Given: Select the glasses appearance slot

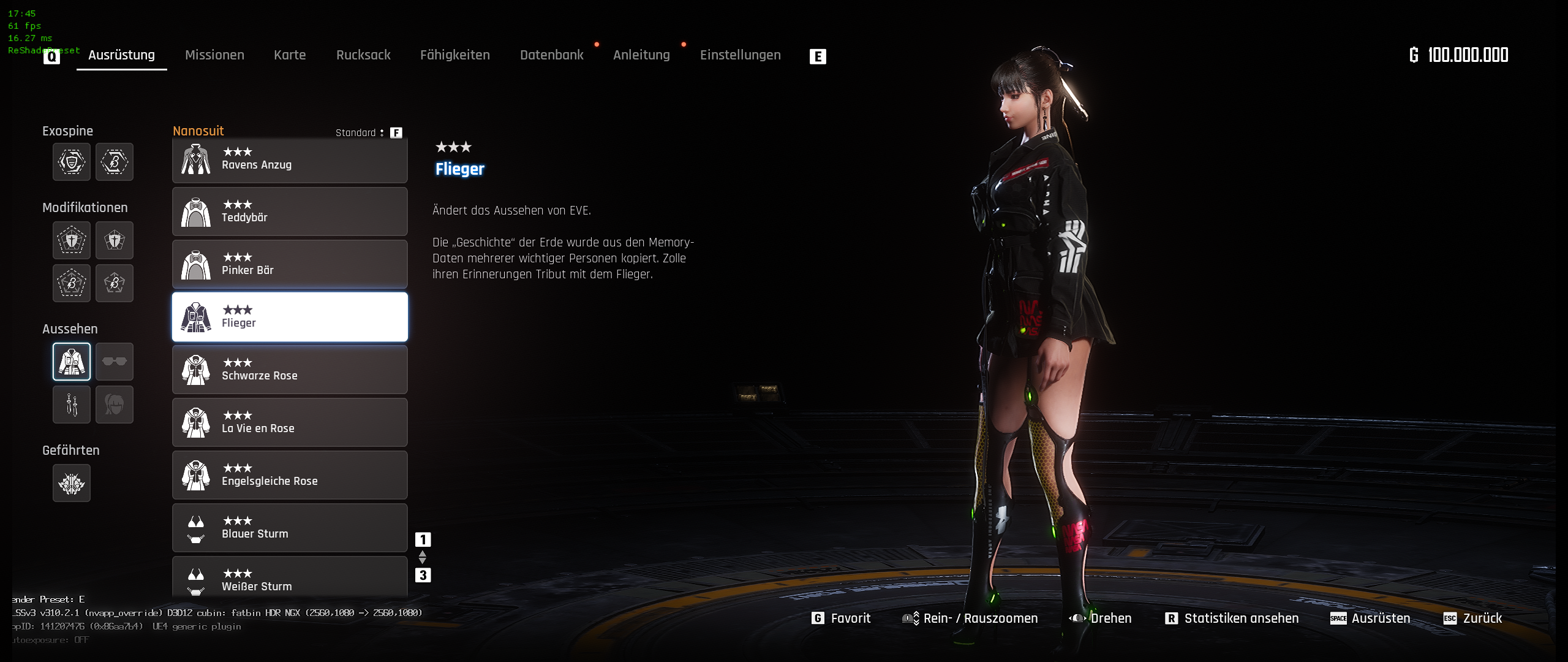Looking at the screenshot, I should click(x=115, y=362).
